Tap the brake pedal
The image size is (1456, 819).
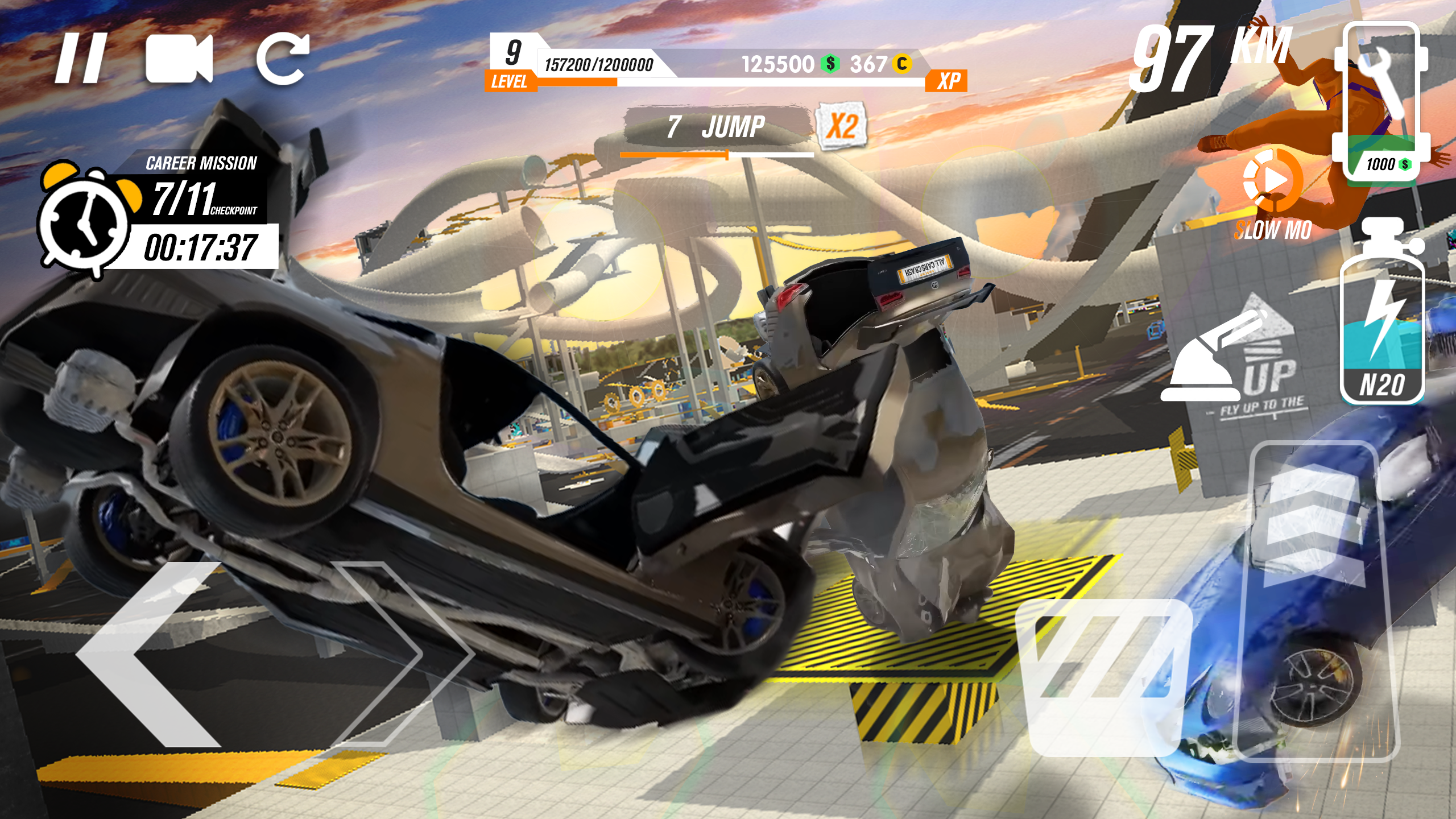pos(1103,677)
